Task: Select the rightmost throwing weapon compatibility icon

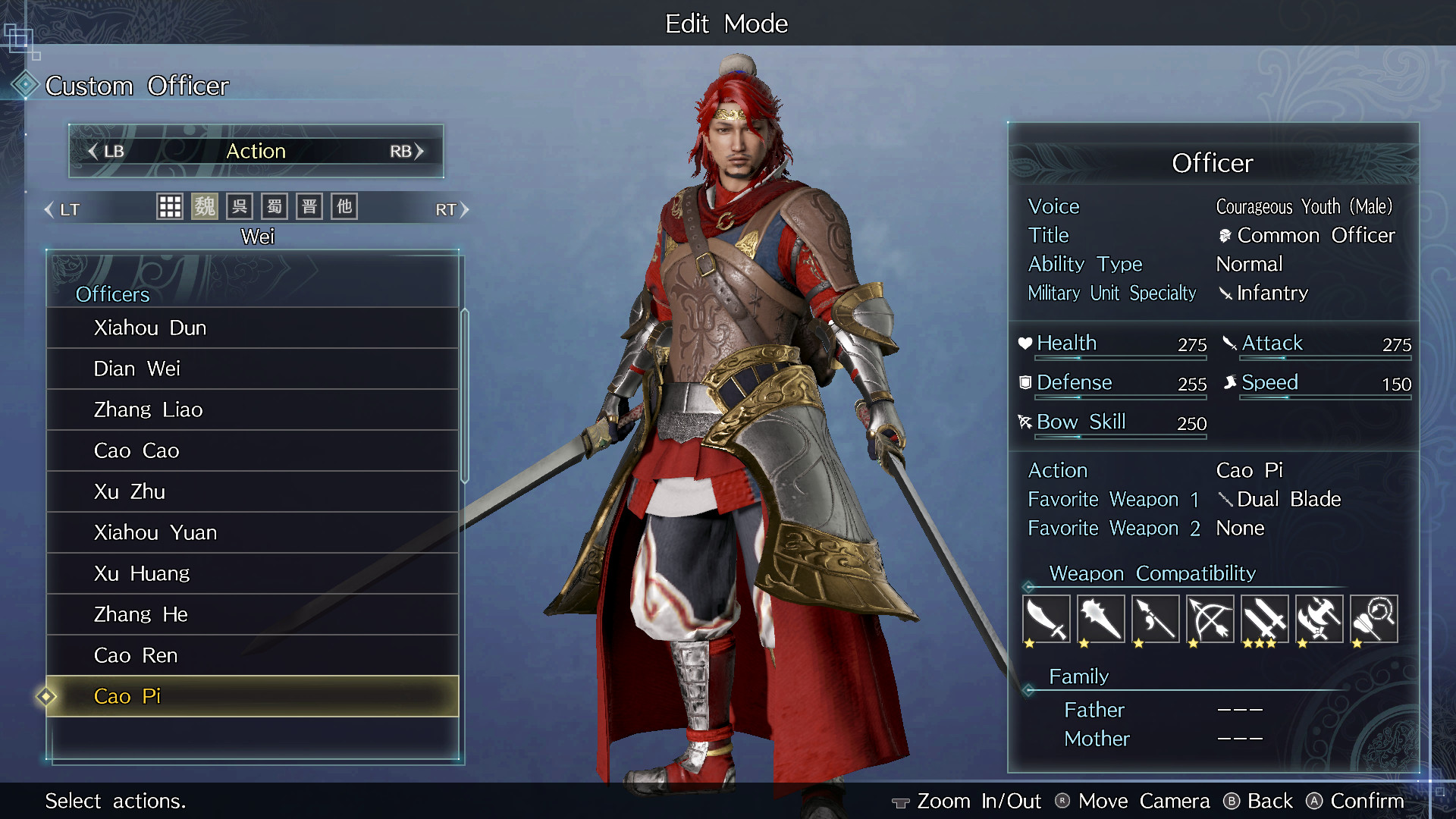Action: click(x=1373, y=619)
